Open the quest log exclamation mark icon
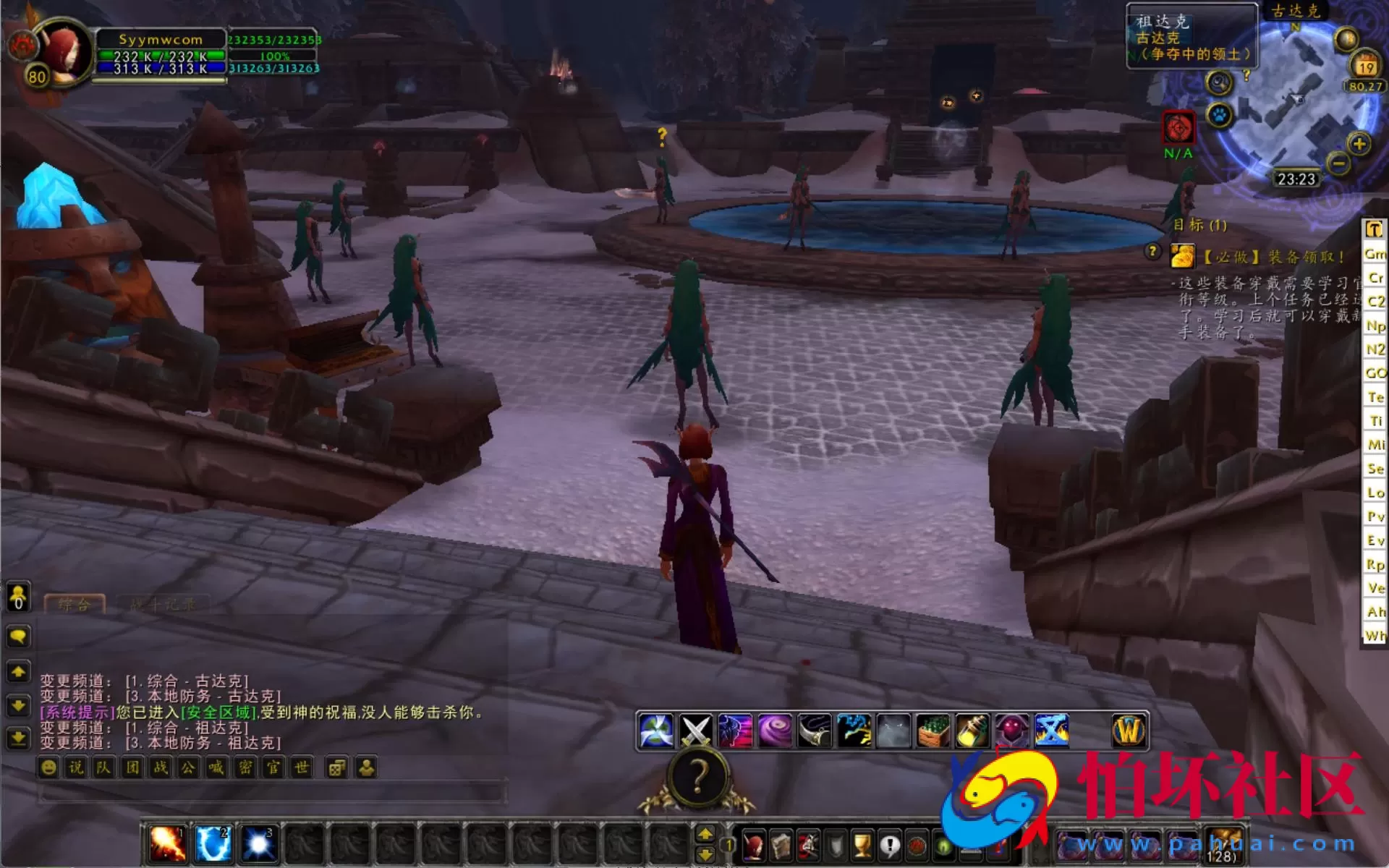The height and width of the screenshot is (868, 1389). point(889,845)
